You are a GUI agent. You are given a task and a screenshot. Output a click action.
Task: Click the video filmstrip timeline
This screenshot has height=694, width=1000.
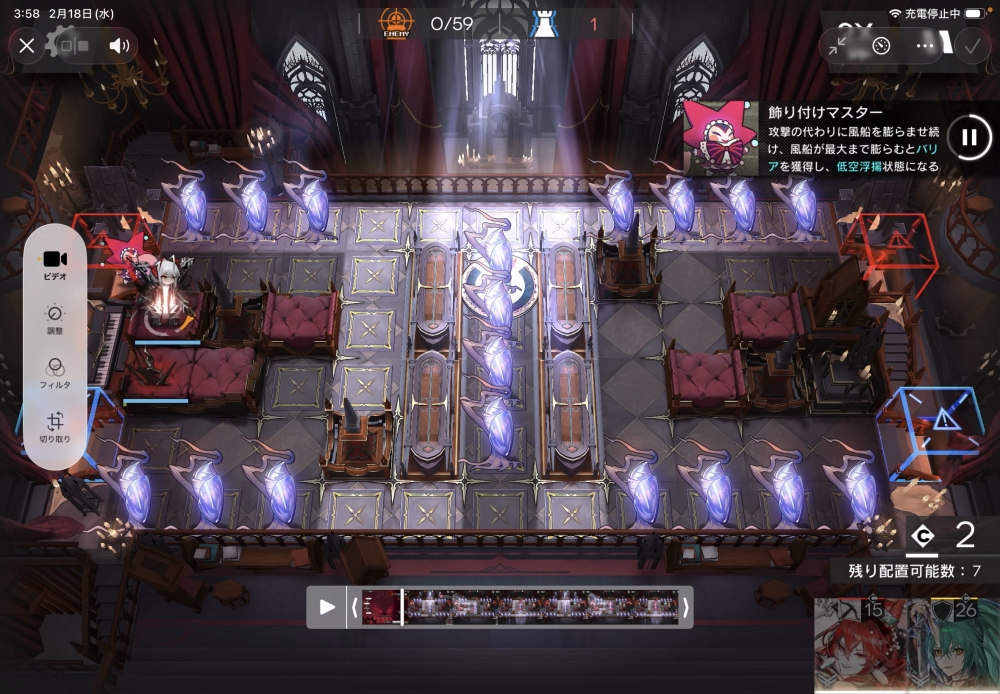[x=520, y=607]
